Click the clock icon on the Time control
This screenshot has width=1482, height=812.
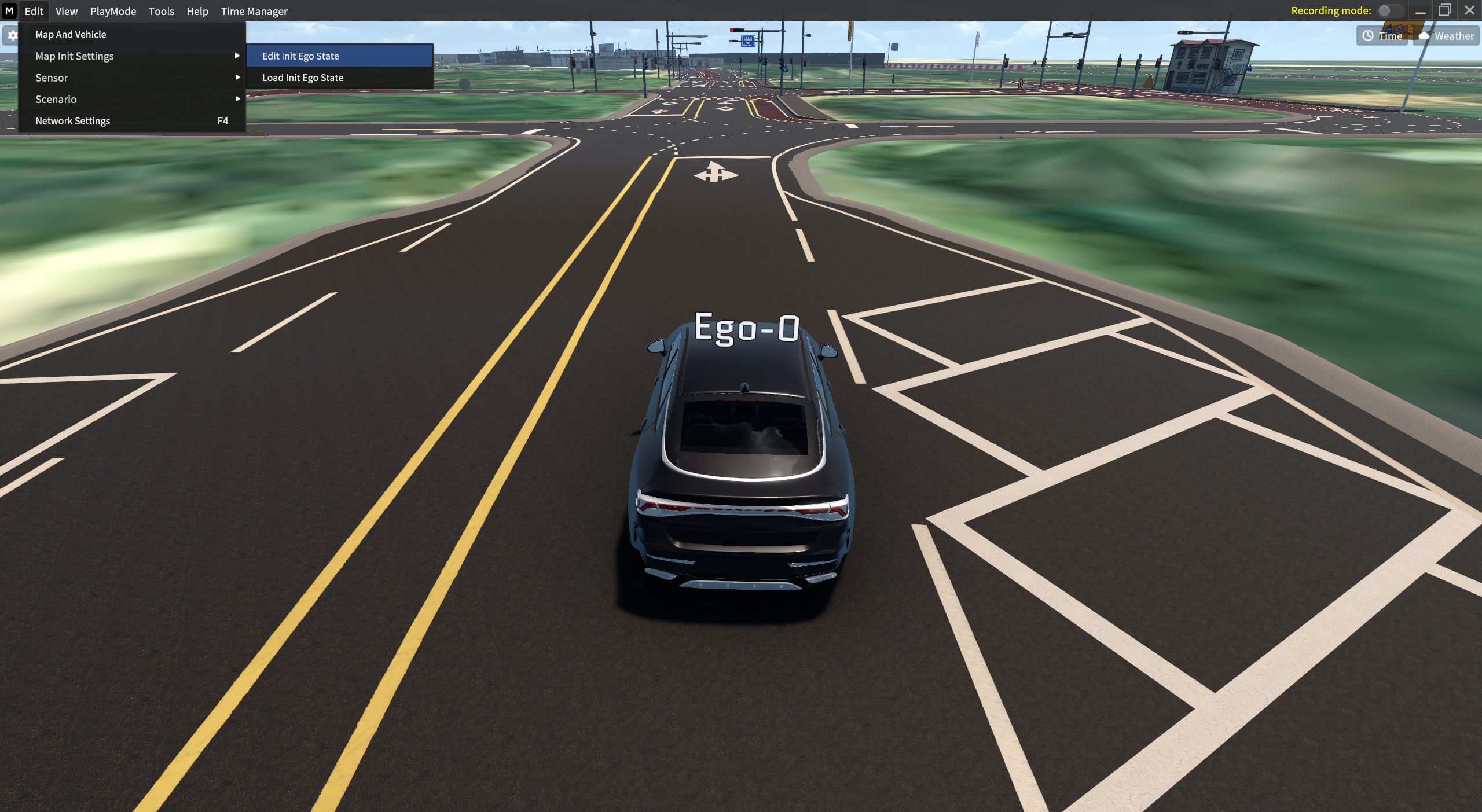click(1367, 35)
